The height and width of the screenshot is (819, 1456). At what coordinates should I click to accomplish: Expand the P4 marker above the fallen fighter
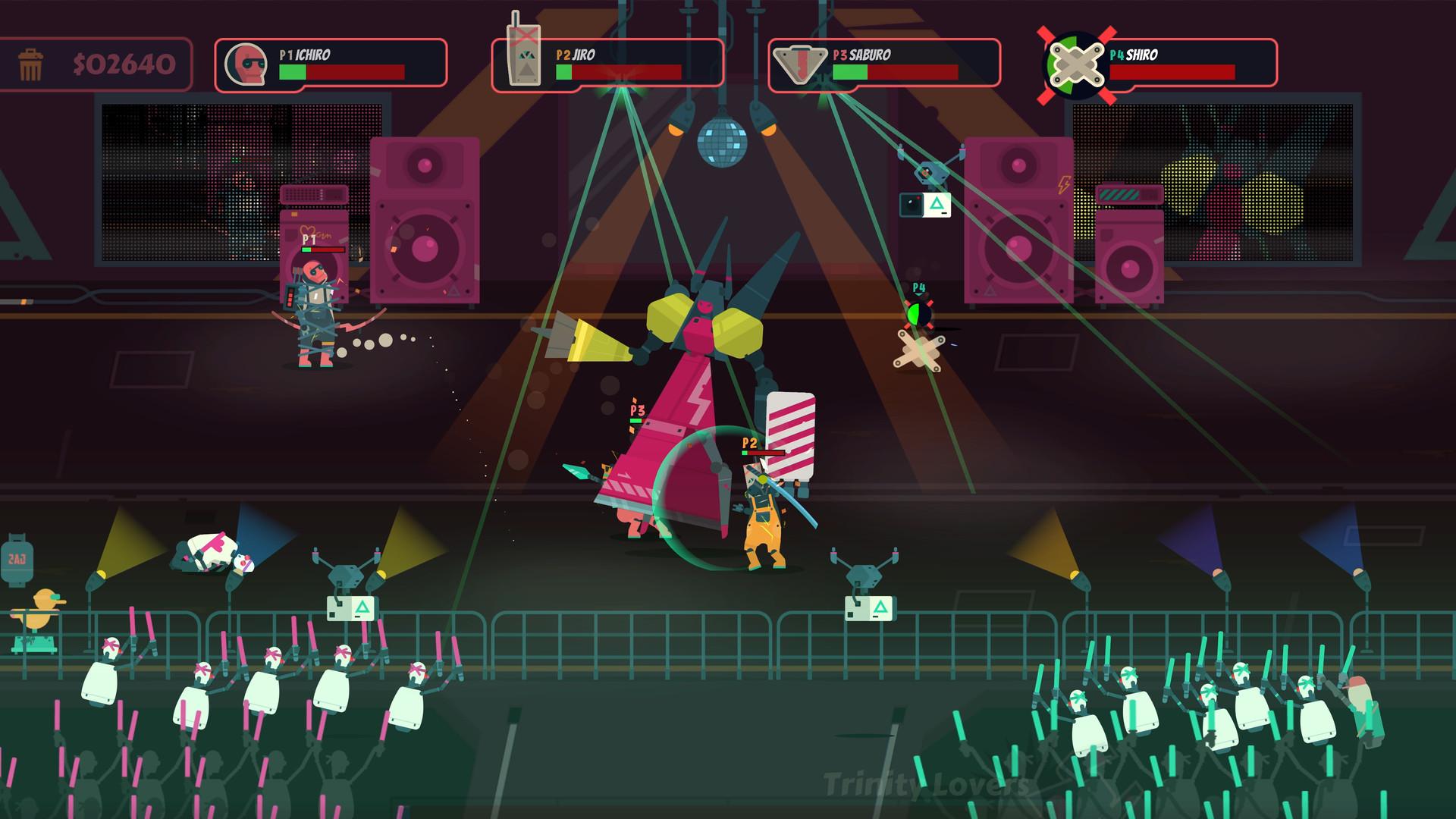tap(918, 287)
